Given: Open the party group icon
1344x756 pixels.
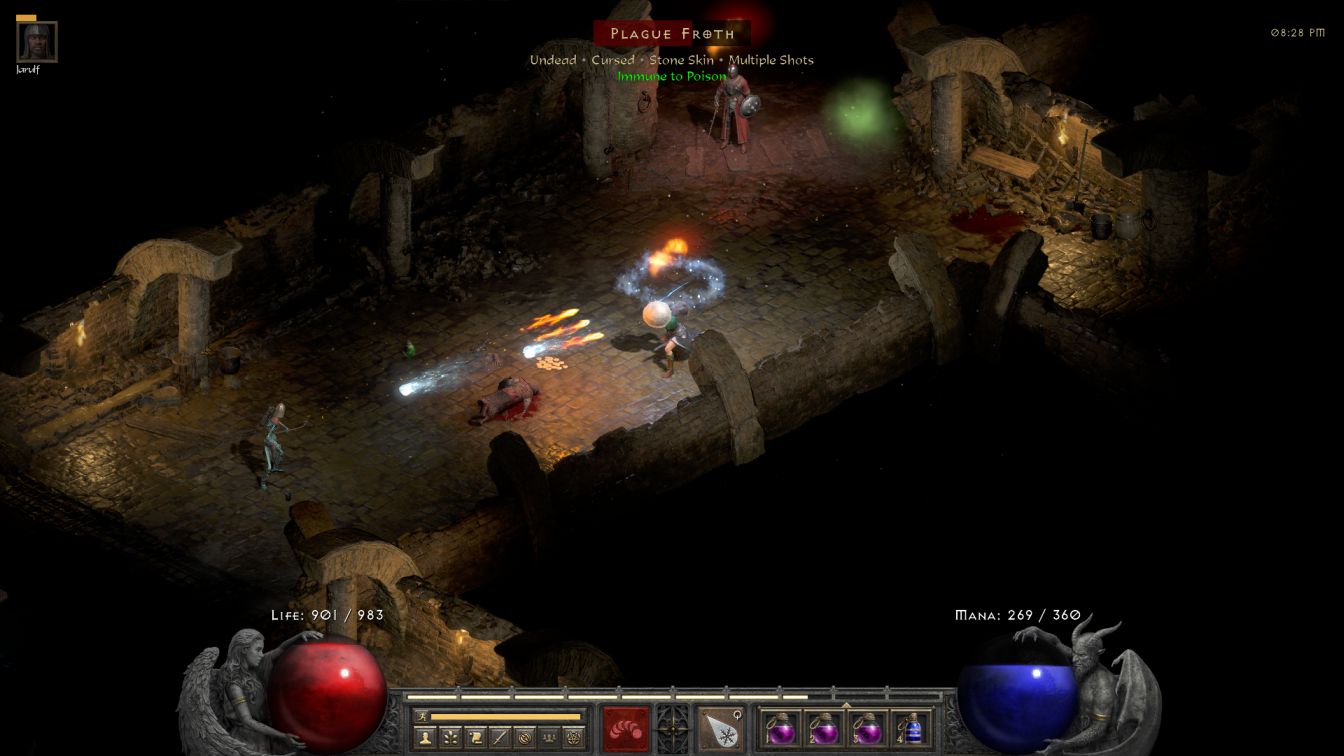Looking at the screenshot, I should (549, 738).
